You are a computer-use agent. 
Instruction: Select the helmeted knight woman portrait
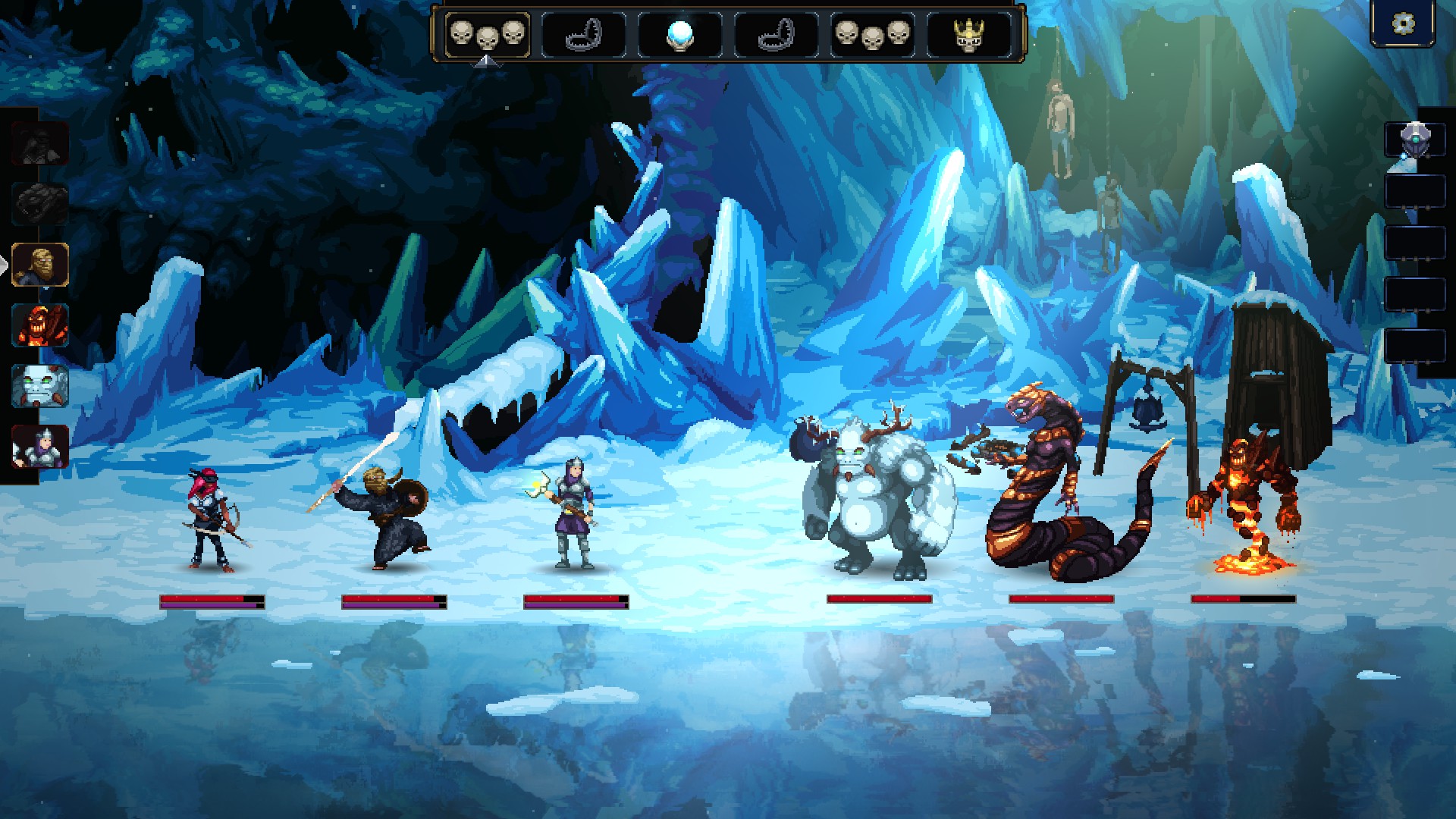(x=40, y=447)
